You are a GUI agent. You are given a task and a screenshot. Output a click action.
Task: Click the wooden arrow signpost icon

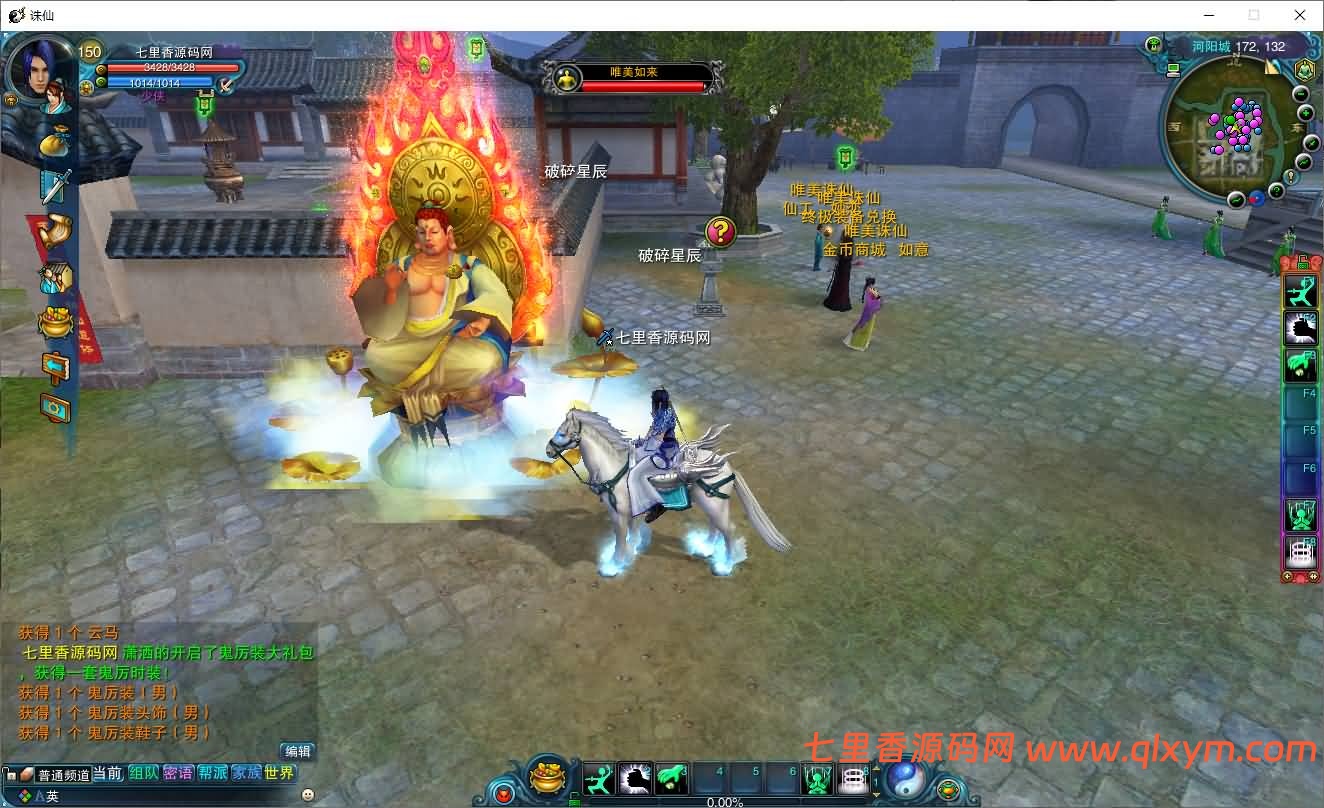tap(55, 366)
